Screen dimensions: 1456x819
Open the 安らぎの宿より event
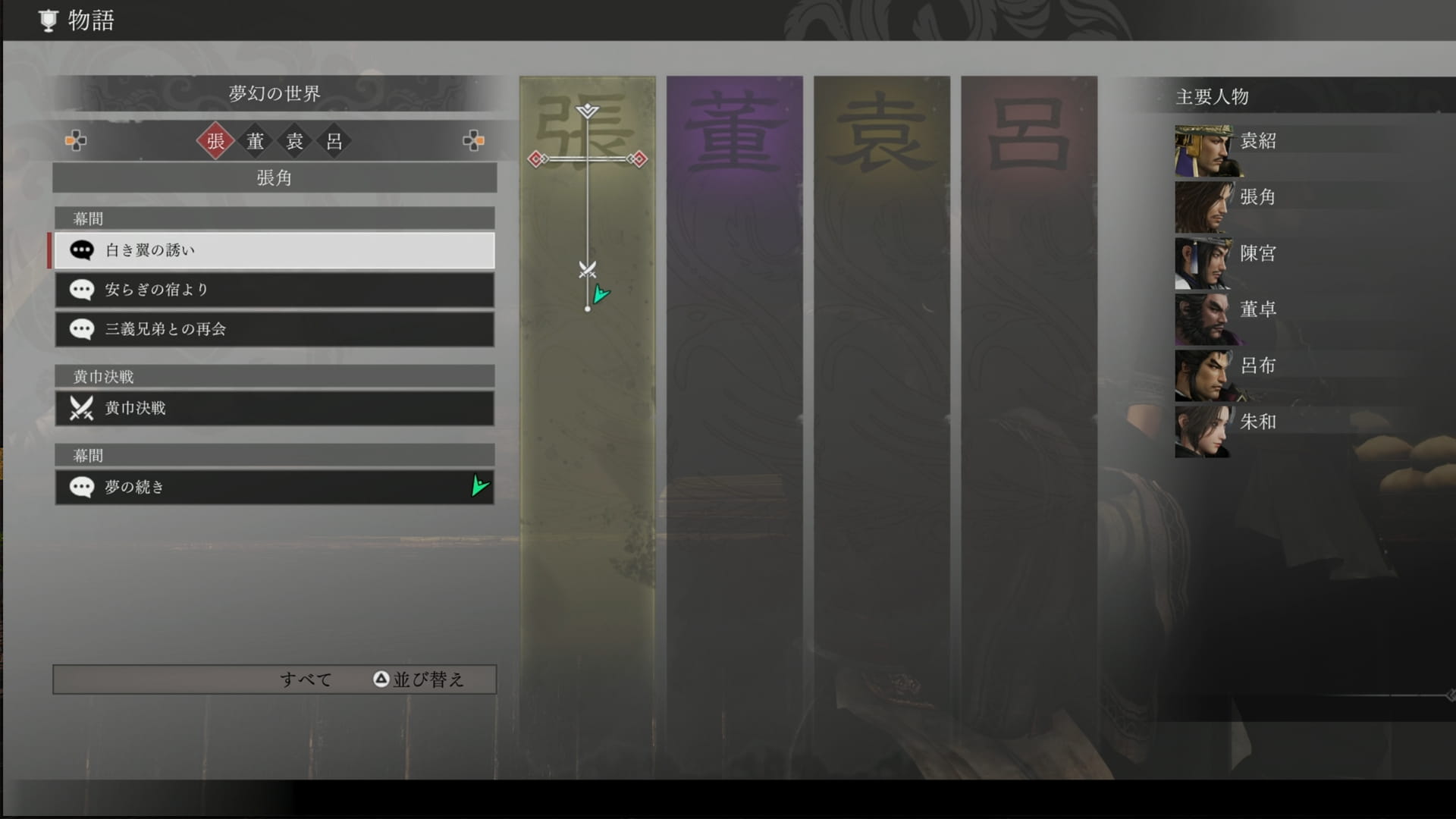274,290
